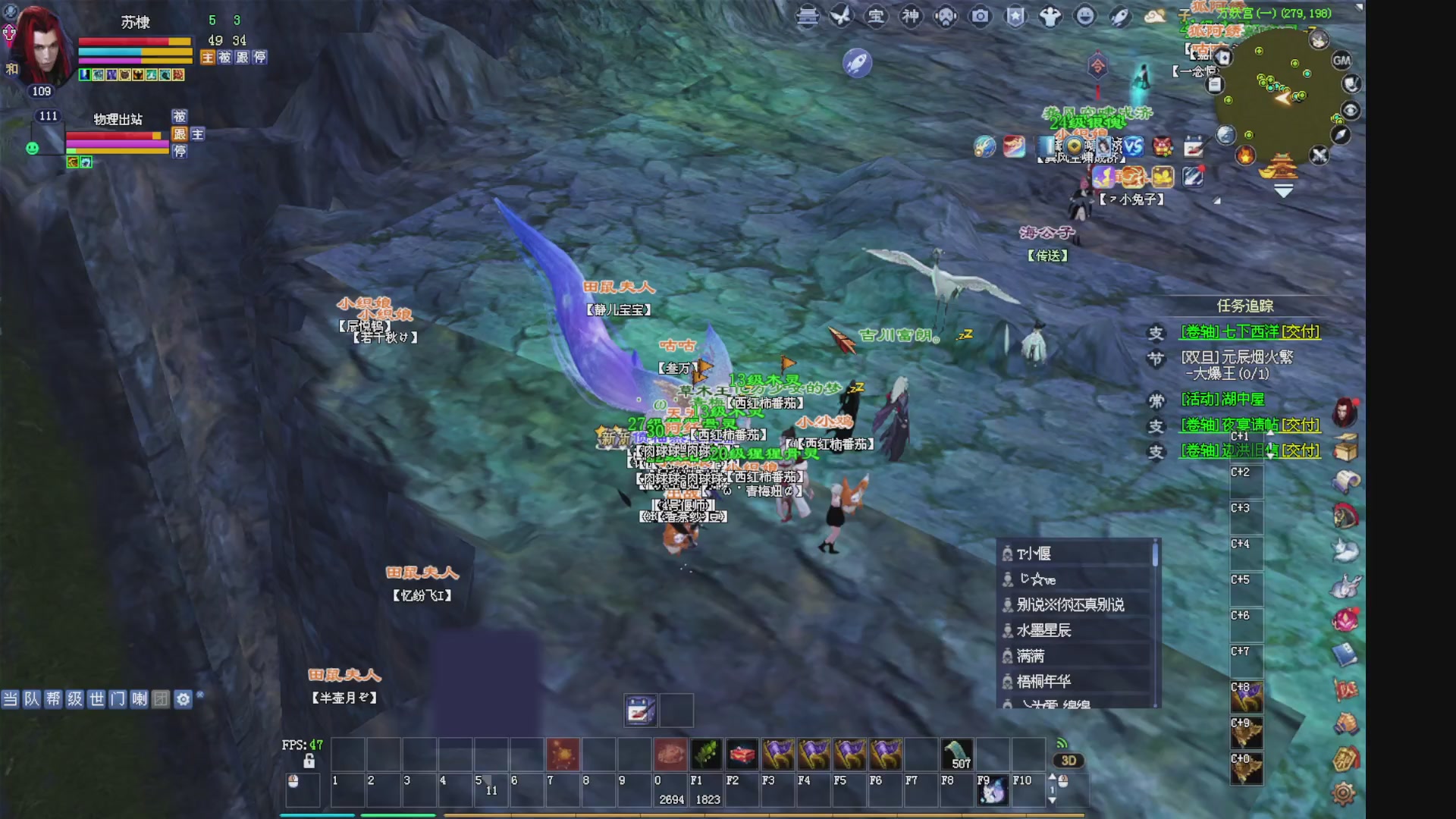The image size is (1456, 819).
Task: Click the target's red health bar
Action: [x=112, y=136]
